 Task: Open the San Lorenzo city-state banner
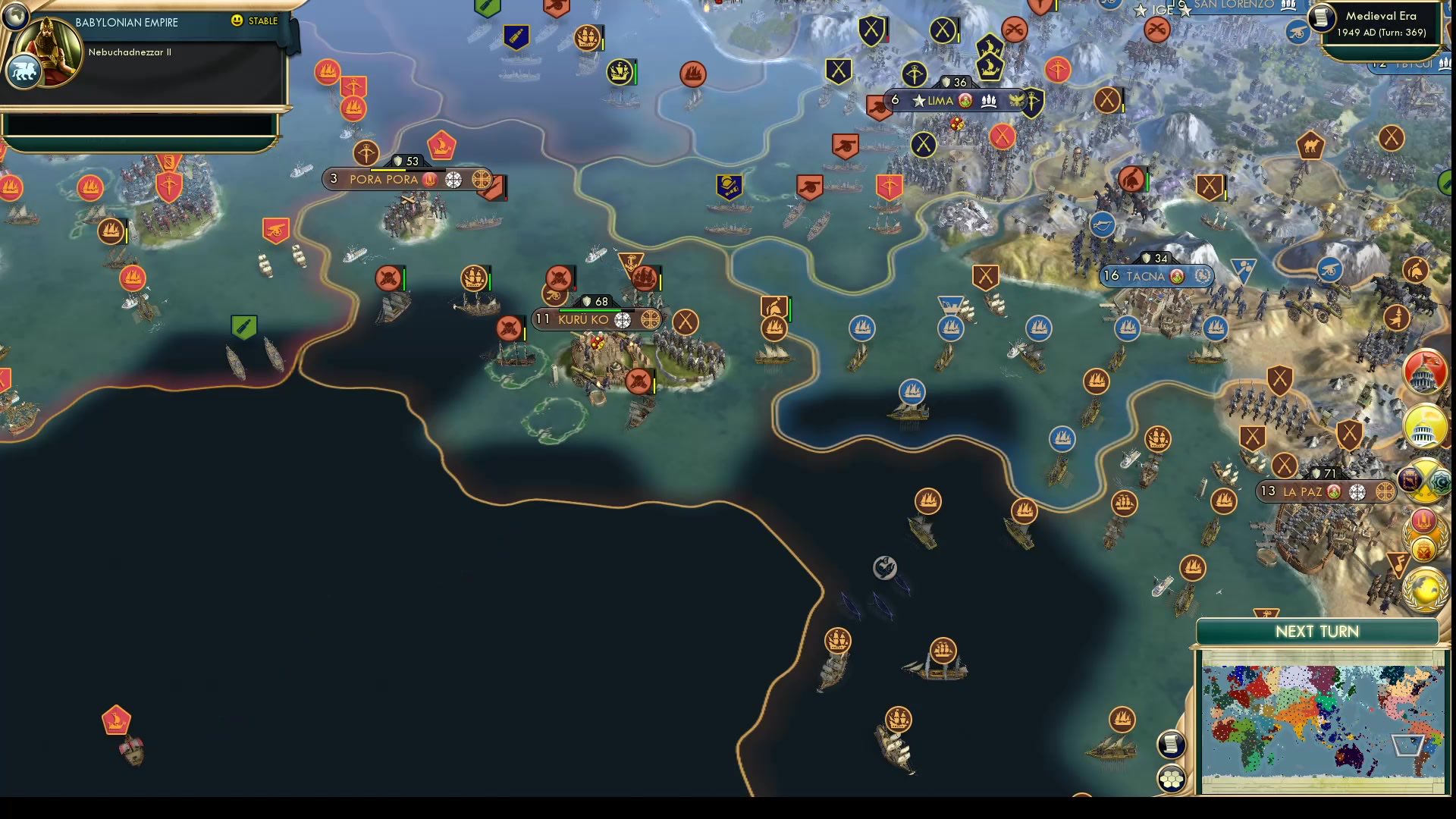[1232, 5]
